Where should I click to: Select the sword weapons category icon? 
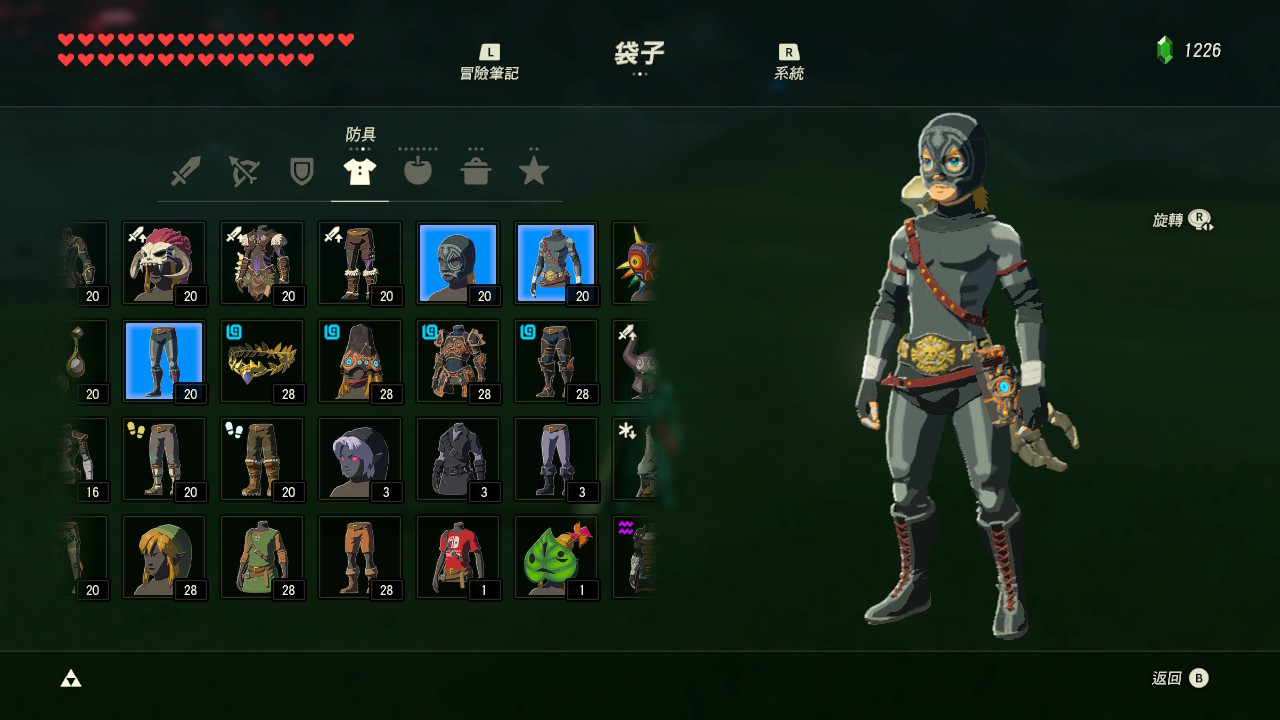click(x=184, y=170)
